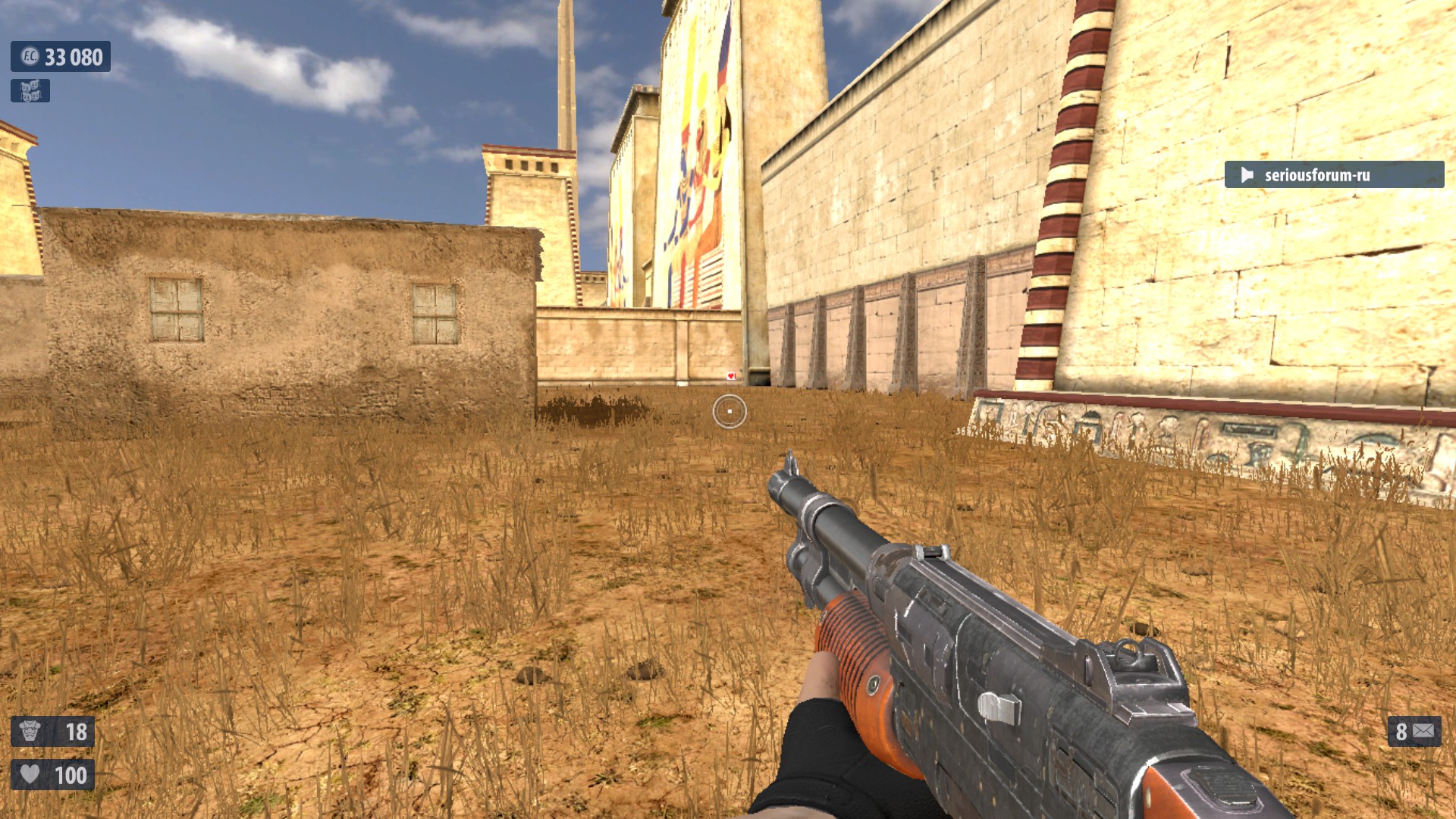Select the four-faces icon below the score

point(30,91)
